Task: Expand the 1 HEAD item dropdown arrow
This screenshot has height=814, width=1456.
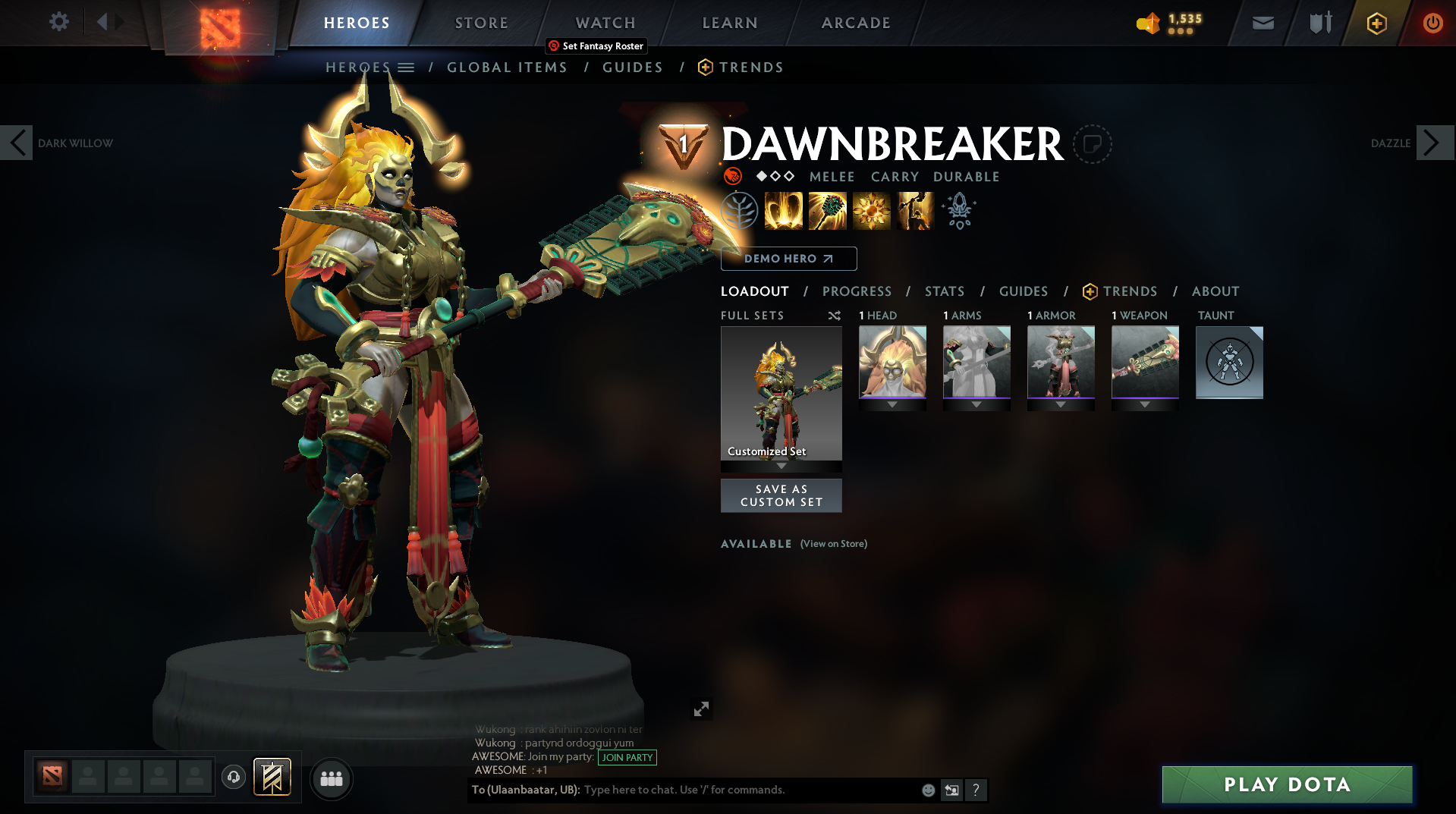Action: click(x=892, y=404)
